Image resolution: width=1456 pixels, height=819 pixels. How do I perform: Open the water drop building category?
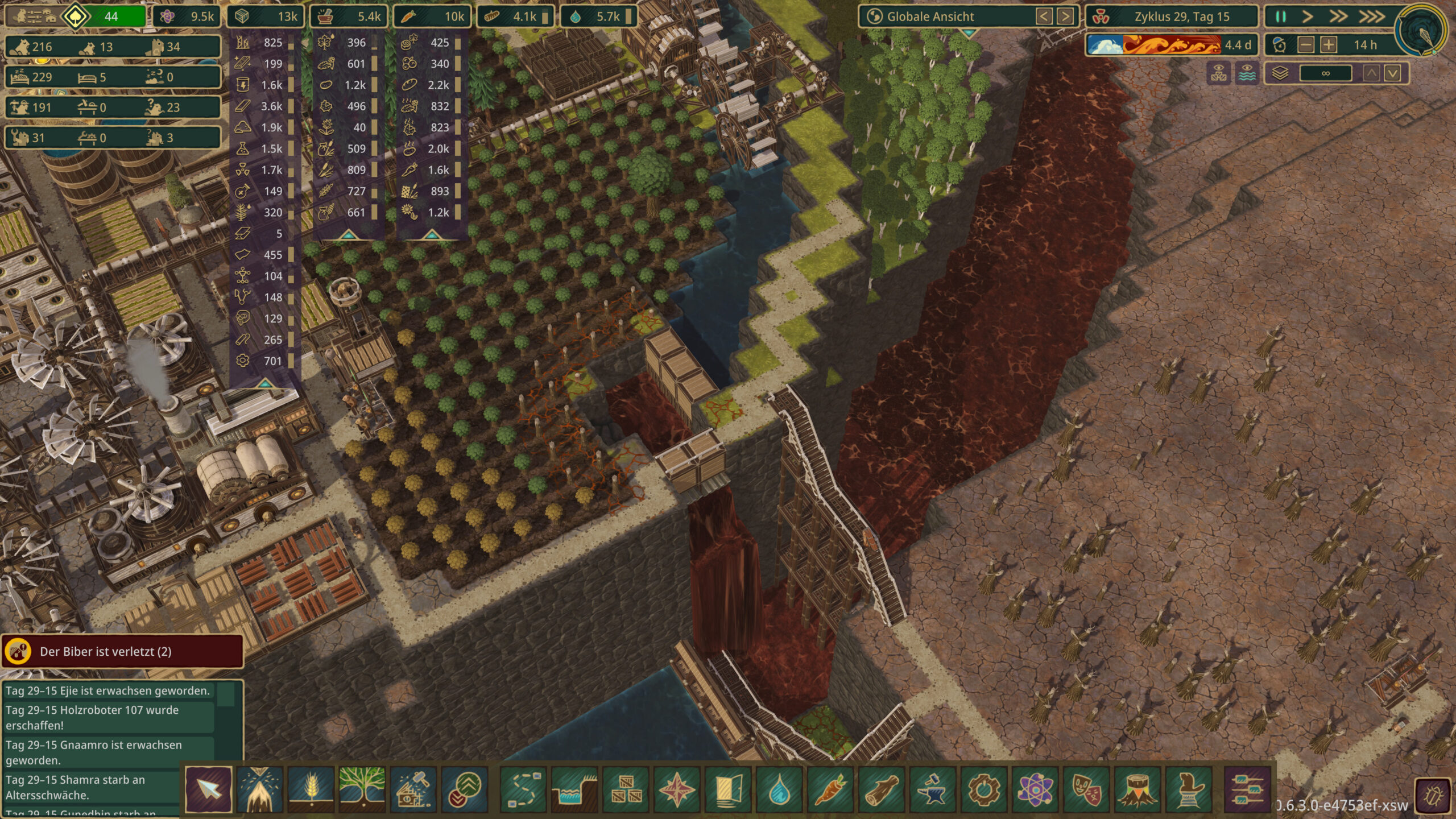779,789
